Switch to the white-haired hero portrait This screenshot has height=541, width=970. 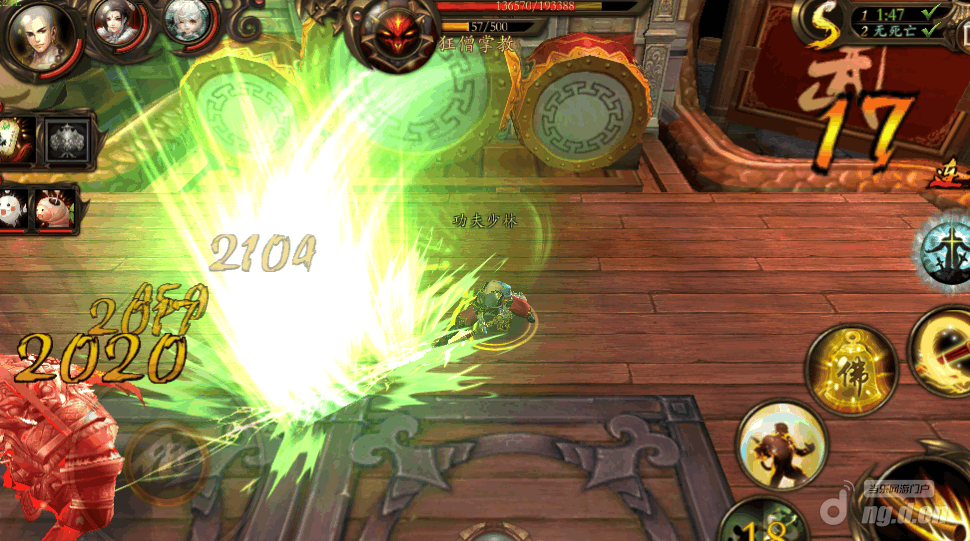click(186, 24)
